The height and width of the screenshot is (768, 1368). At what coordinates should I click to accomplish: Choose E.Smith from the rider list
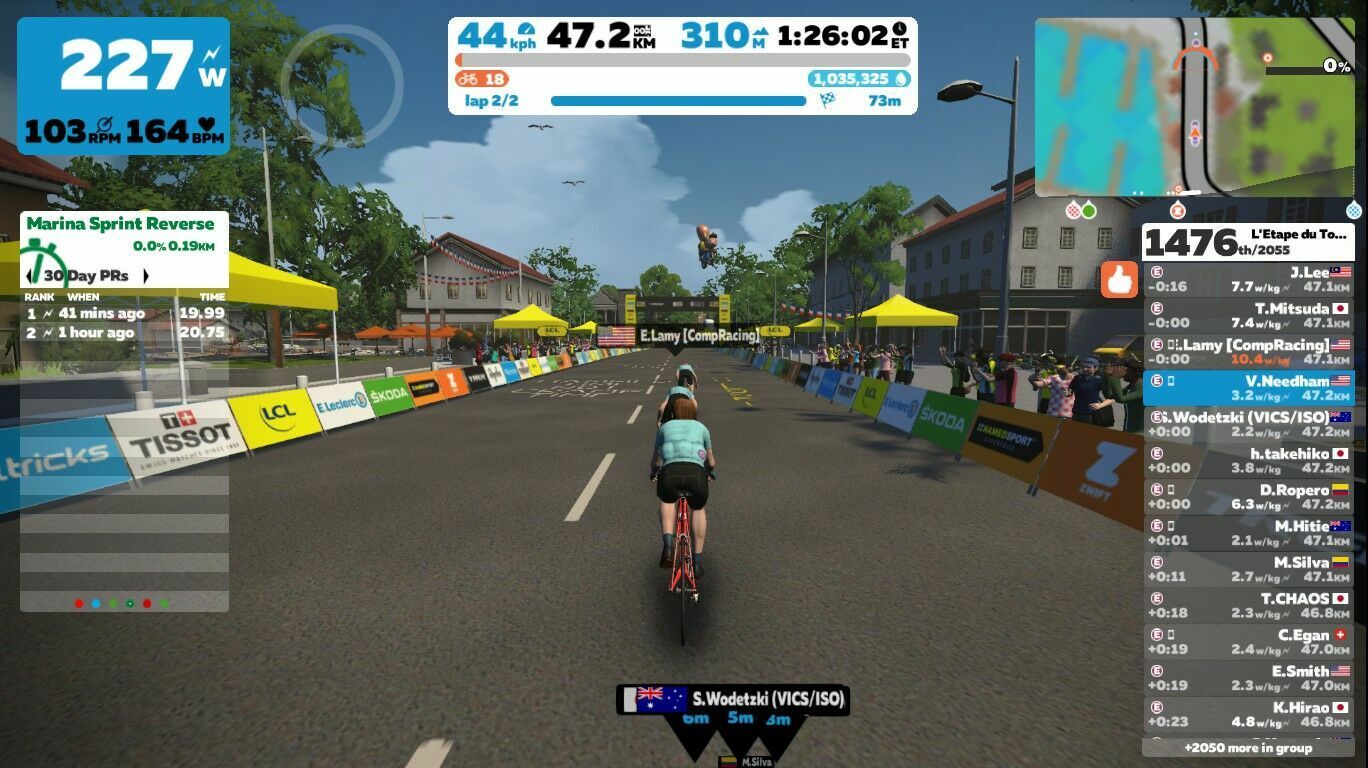pos(1248,678)
